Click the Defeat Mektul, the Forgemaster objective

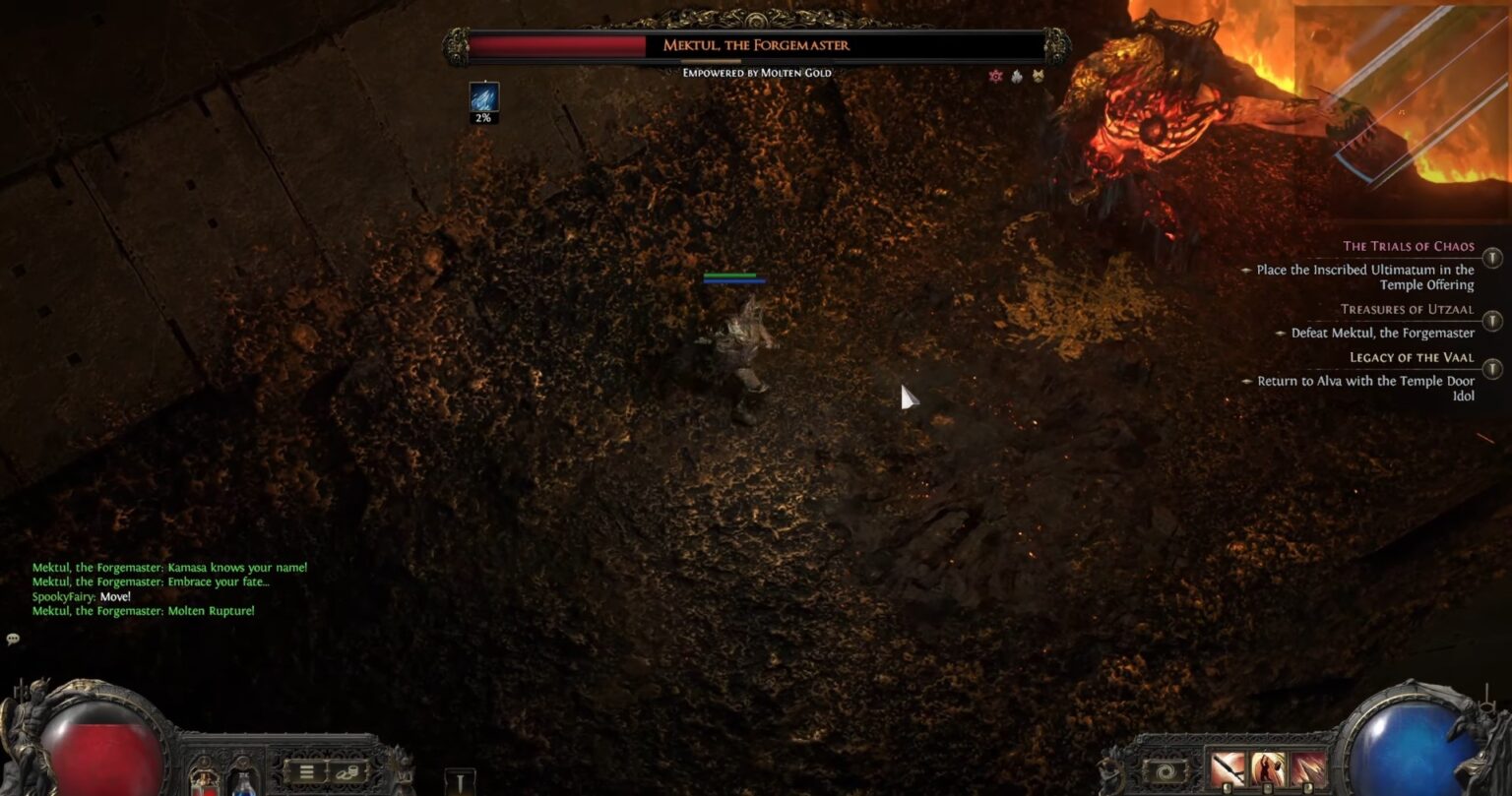[x=1382, y=333]
